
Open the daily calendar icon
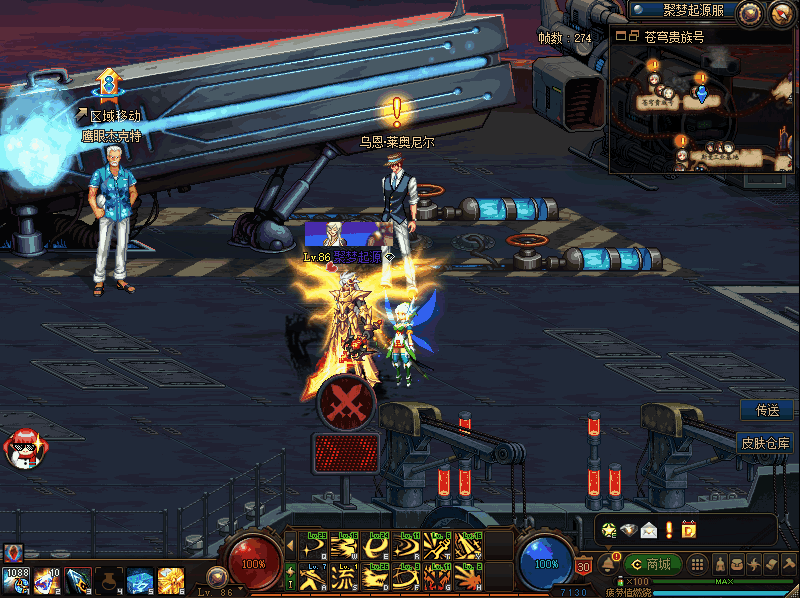[x=689, y=530]
